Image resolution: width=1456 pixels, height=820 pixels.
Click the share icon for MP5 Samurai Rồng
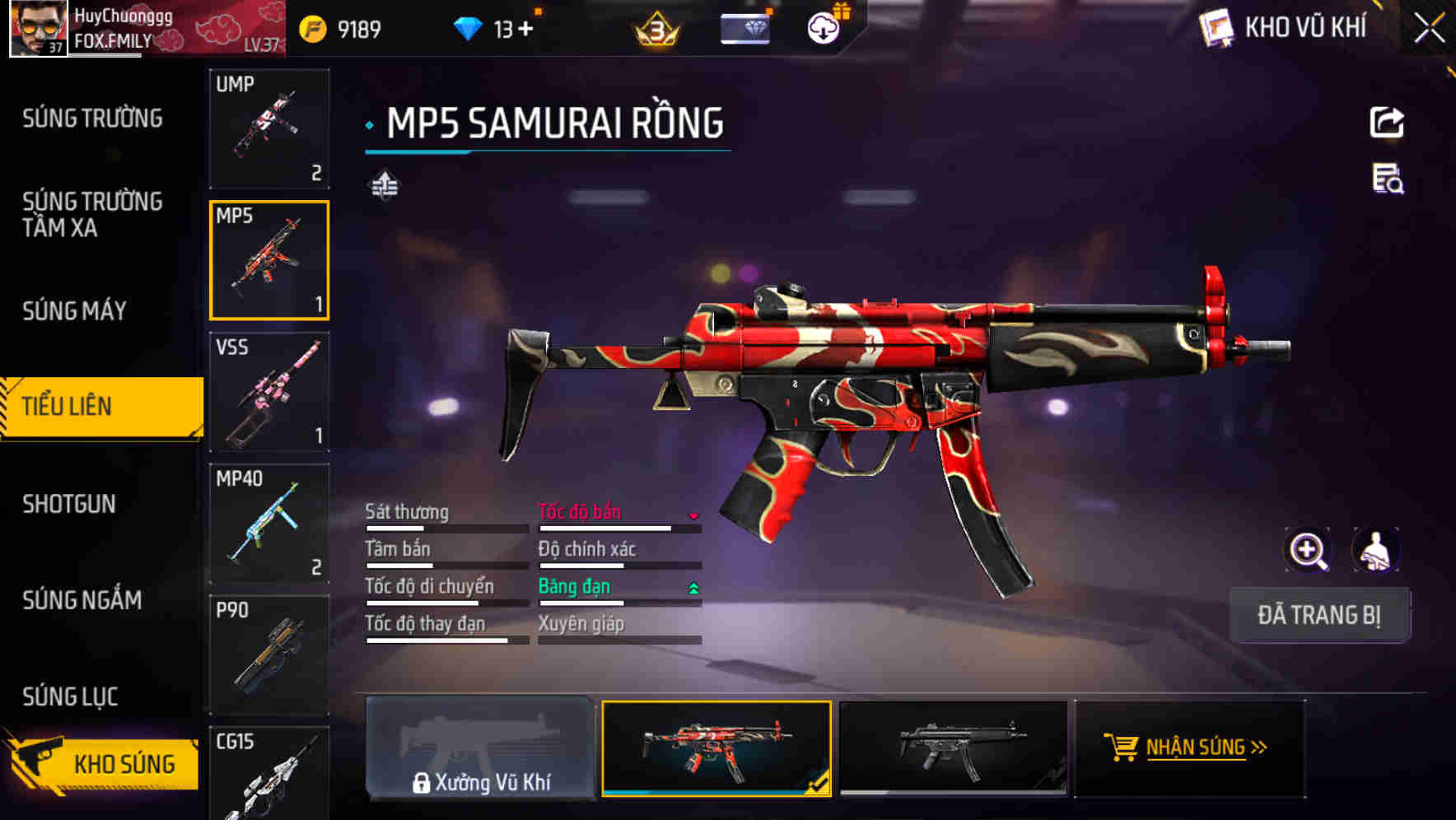click(x=1388, y=122)
